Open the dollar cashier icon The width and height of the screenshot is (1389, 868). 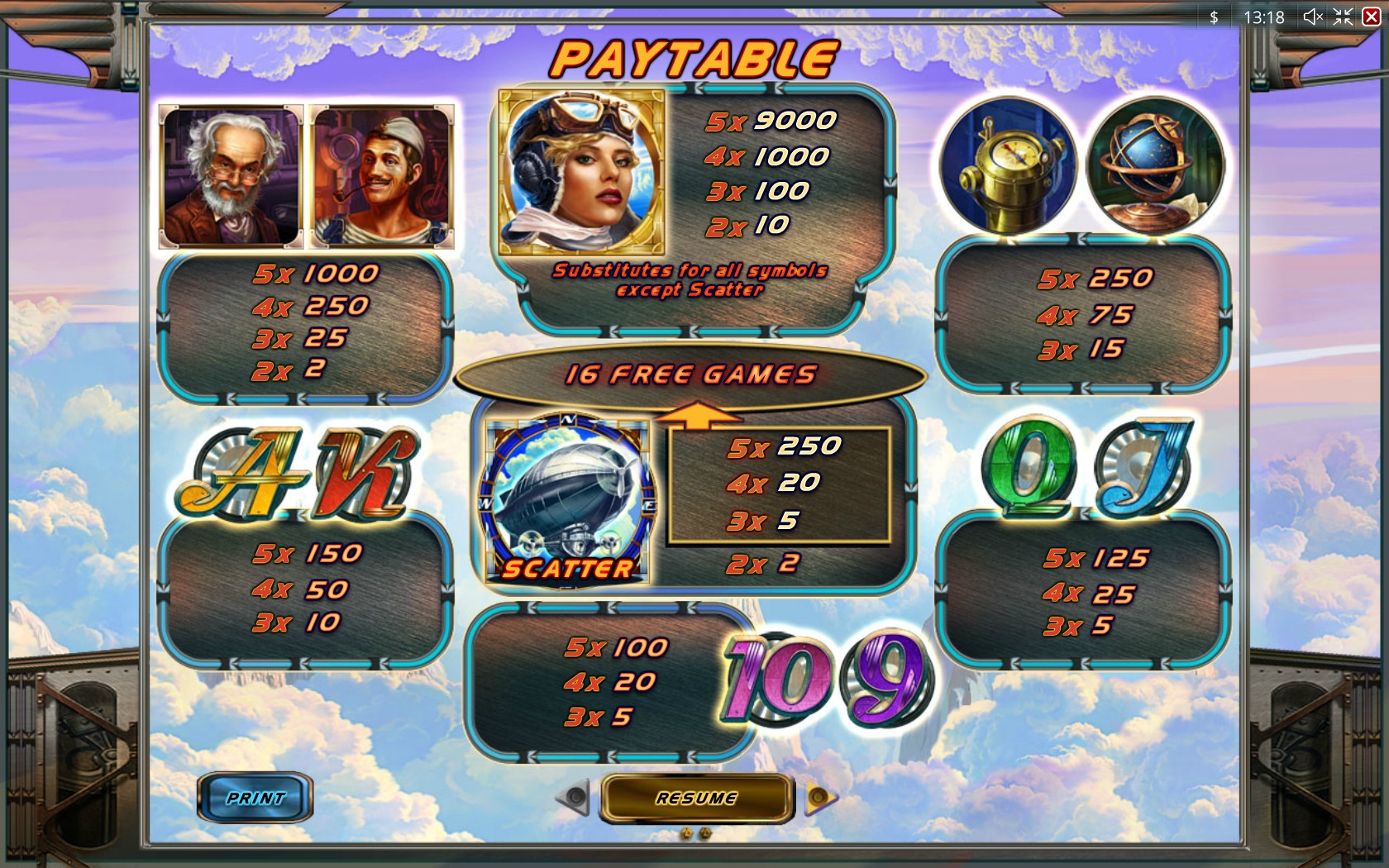[x=1214, y=17]
